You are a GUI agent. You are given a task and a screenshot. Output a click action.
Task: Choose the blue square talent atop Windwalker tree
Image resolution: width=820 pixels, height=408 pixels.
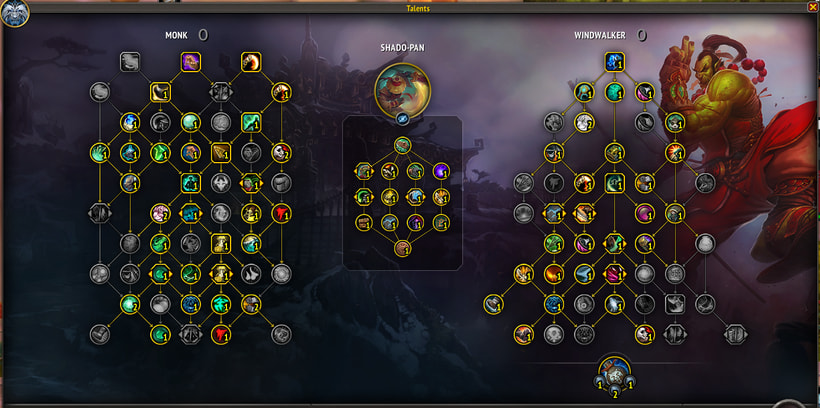pyautogui.click(x=614, y=62)
